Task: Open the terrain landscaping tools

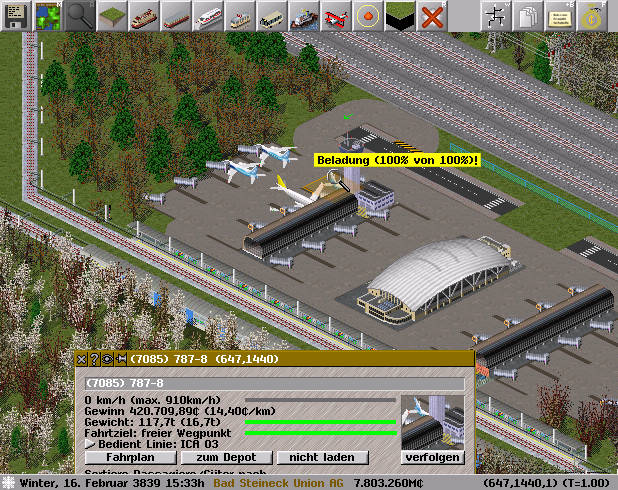Action: (115, 15)
